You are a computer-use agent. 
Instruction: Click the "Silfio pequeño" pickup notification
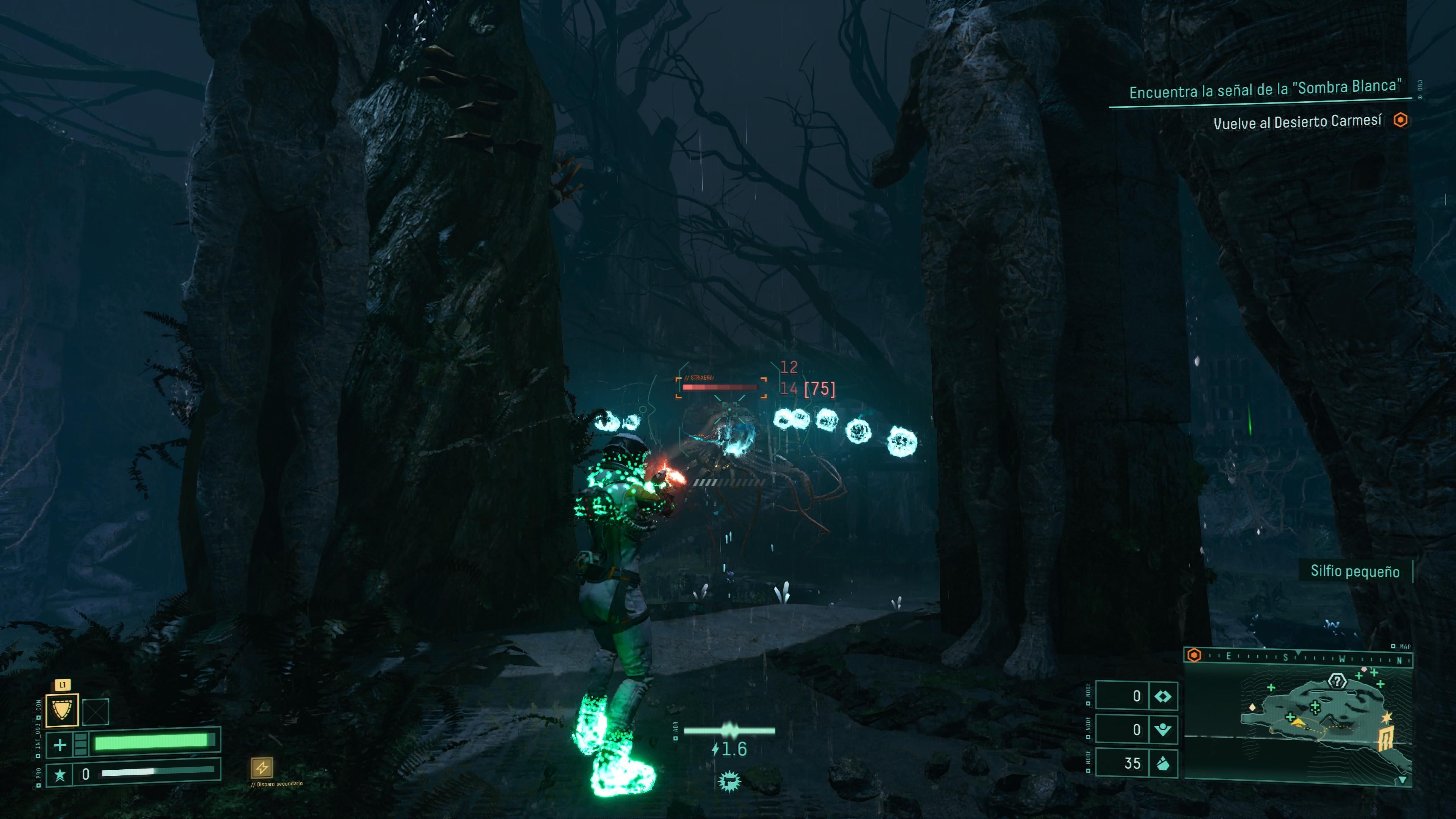point(1355,571)
